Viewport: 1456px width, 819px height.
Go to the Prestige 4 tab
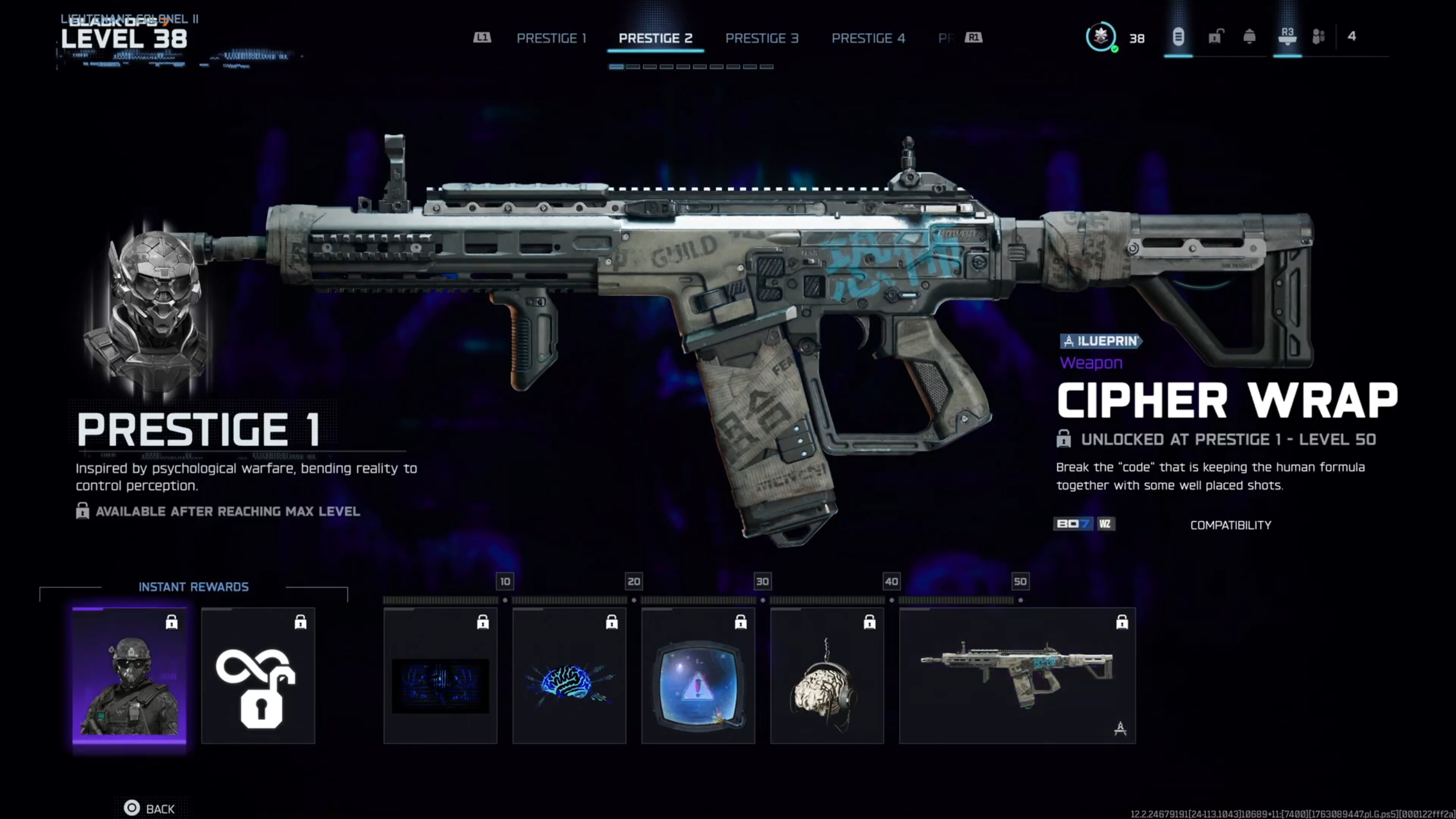point(868,38)
